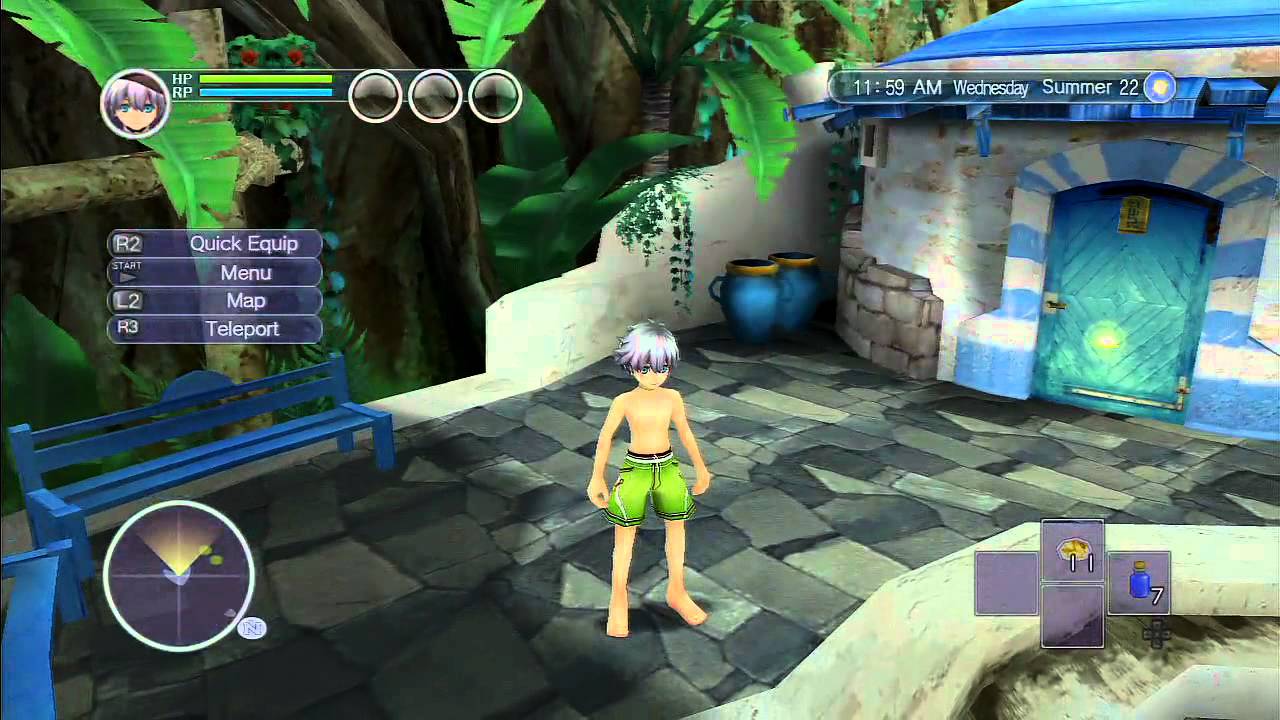Click the circular minimap
1280x720 pixels.
tap(178, 574)
